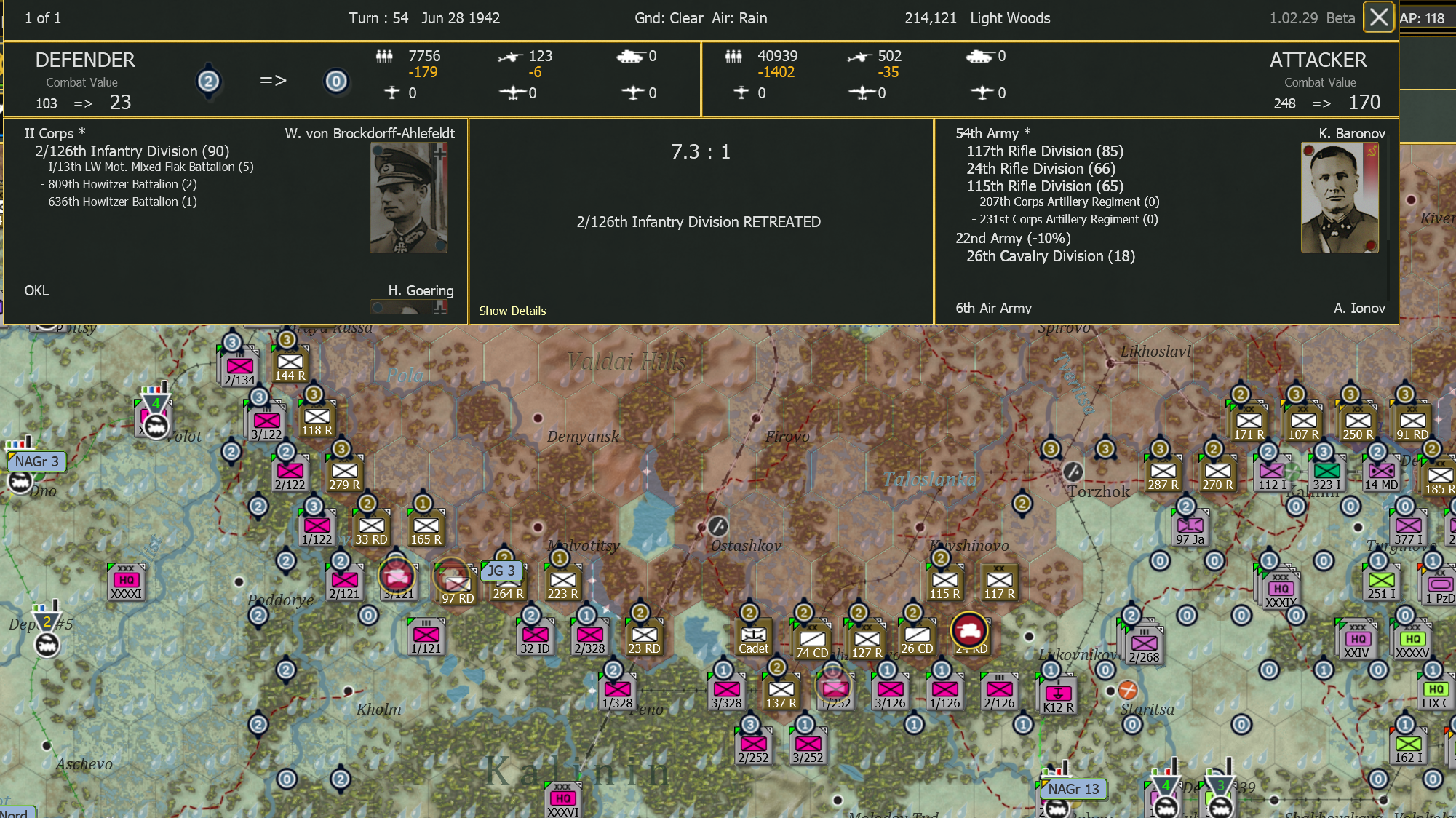Open the Show Details combat report
This screenshot has height=818, width=1456.
512,311
